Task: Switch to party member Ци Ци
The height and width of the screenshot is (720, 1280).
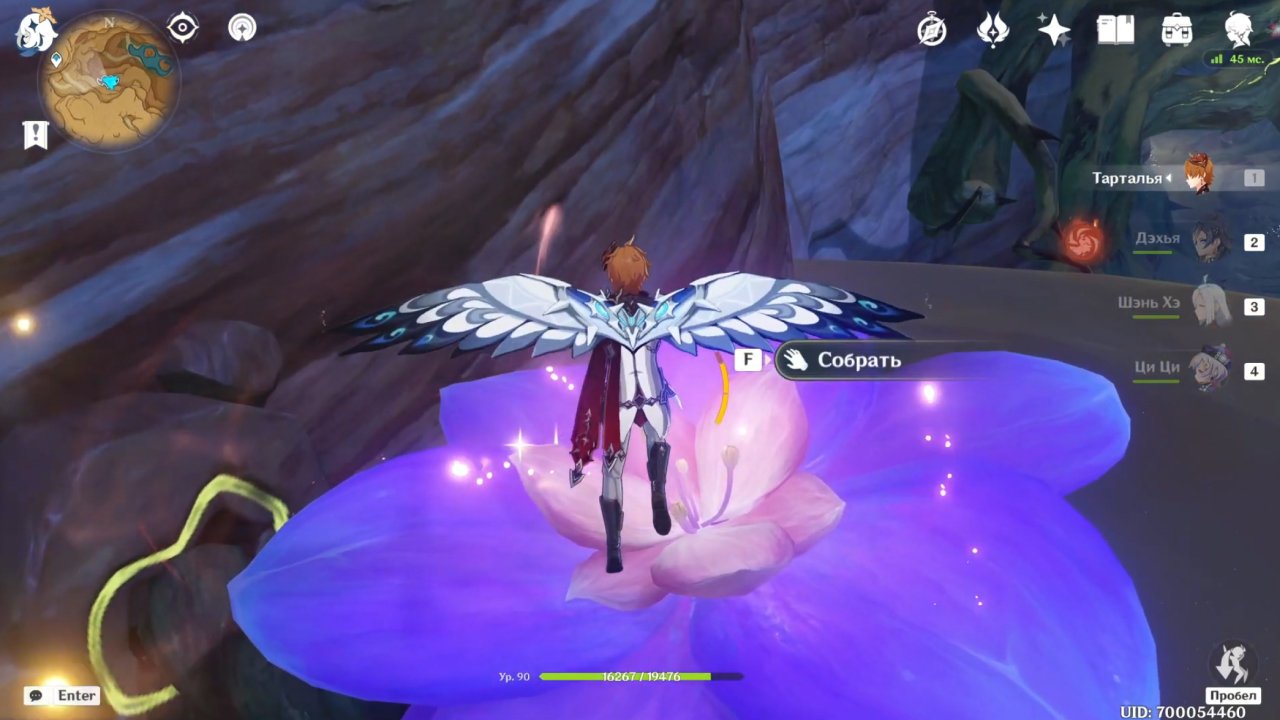Action: [x=1208, y=368]
